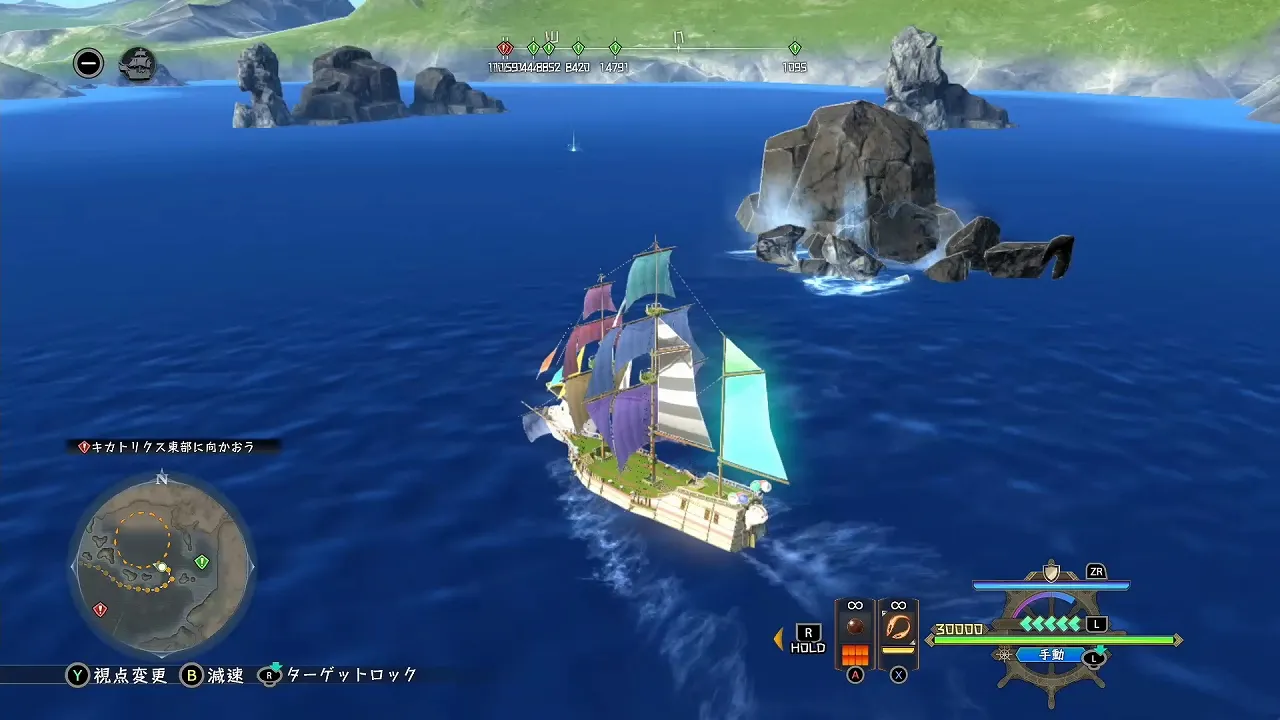
Task: Click the shield icon above the ship wheel HUD
Action: coord(1050,573)
